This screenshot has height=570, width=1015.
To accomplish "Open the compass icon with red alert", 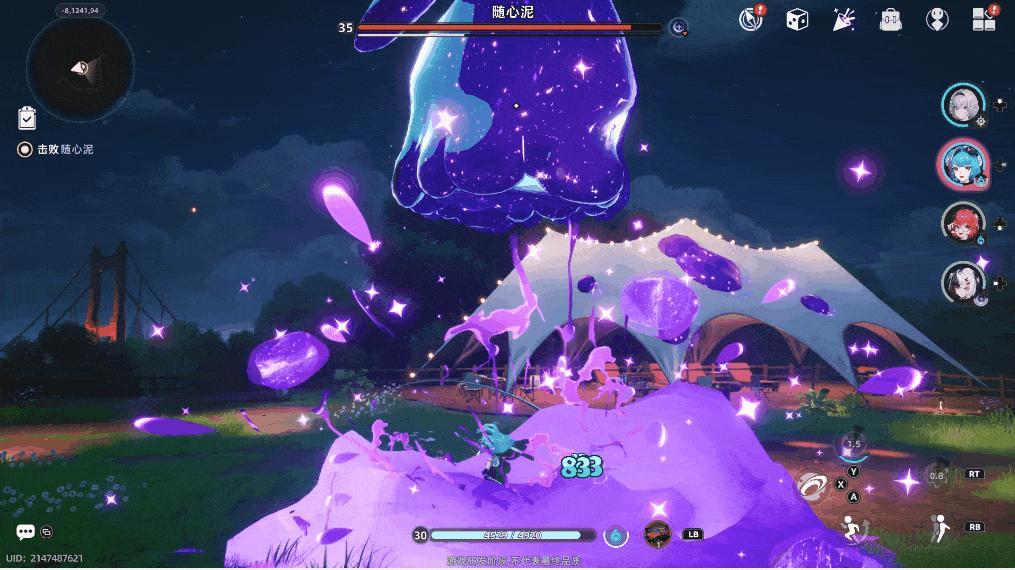I will click(750, 19).
